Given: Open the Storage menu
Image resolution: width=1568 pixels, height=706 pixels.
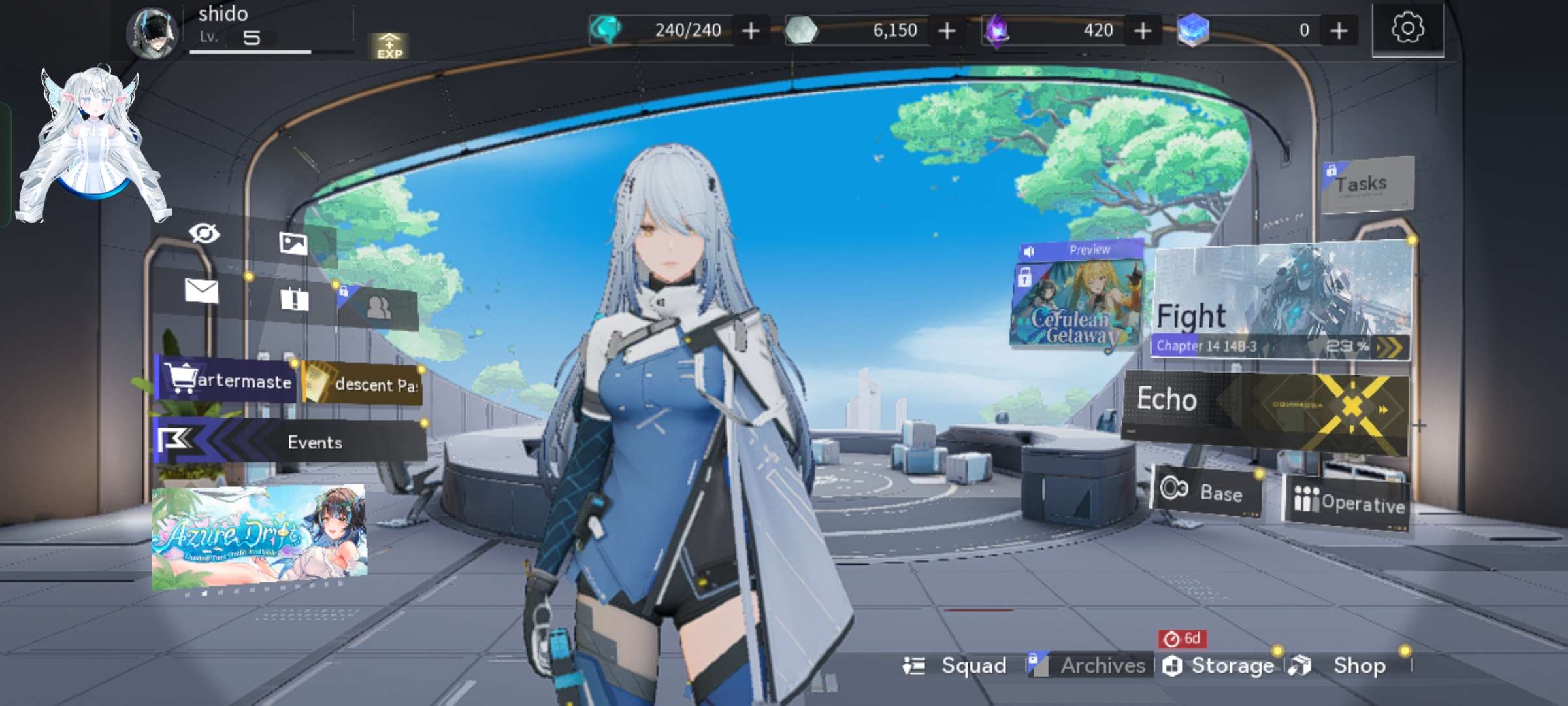Looking at the screenshot, I should (x=1220, y=665).
